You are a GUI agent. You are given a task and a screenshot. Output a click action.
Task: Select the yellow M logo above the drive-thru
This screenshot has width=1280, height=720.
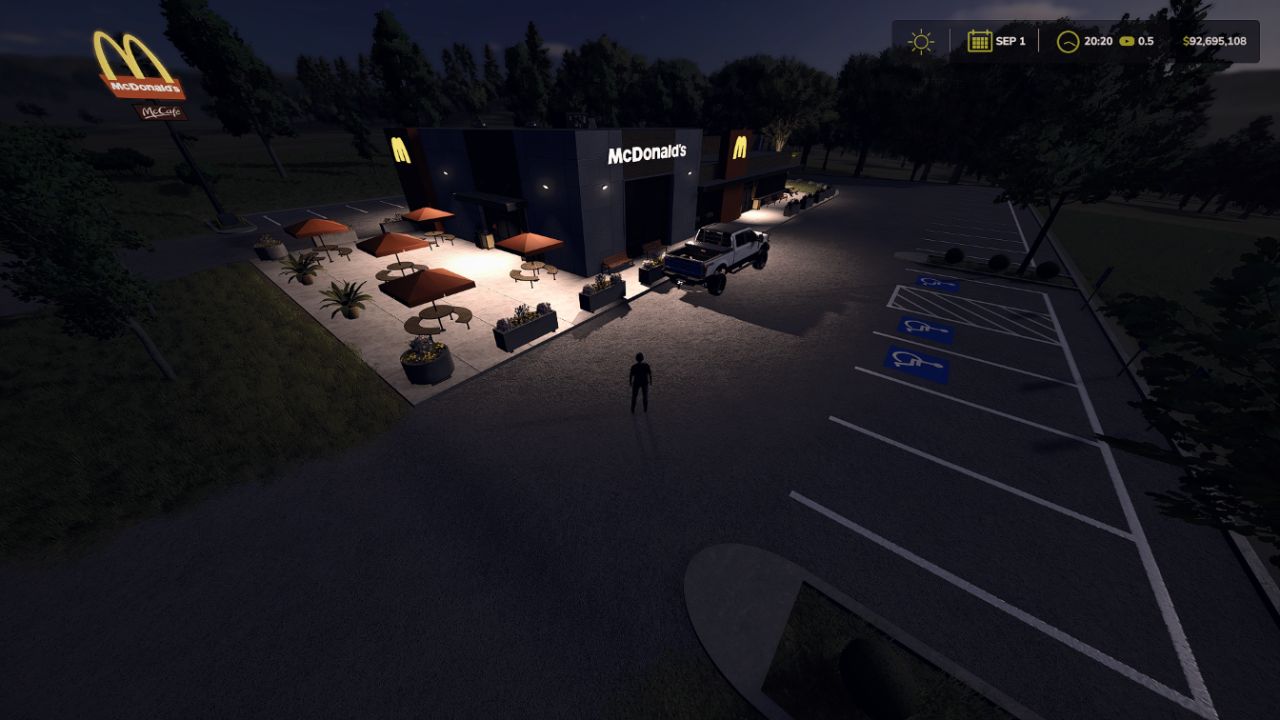coord(742,150)
